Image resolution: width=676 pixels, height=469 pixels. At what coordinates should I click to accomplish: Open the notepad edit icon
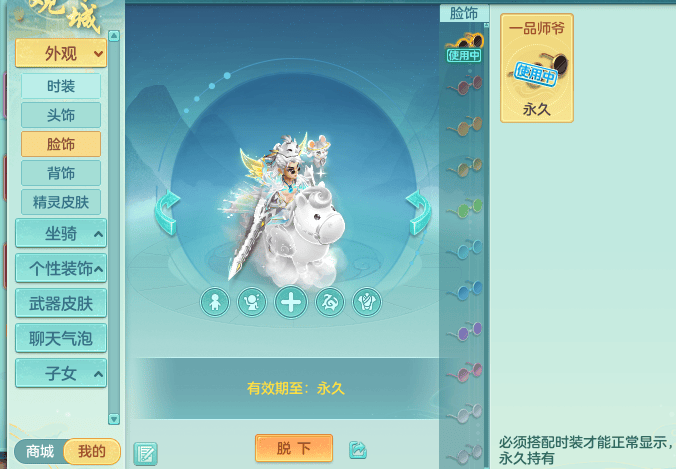(x=145, y=453)
